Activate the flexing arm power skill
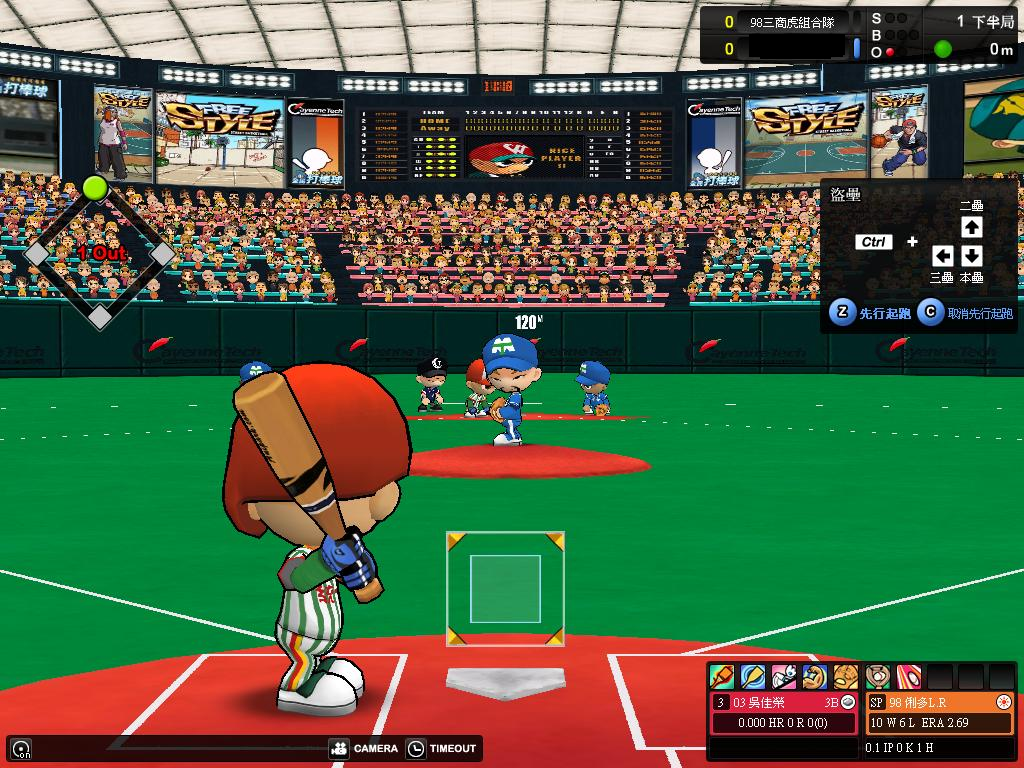 (815, 677)
